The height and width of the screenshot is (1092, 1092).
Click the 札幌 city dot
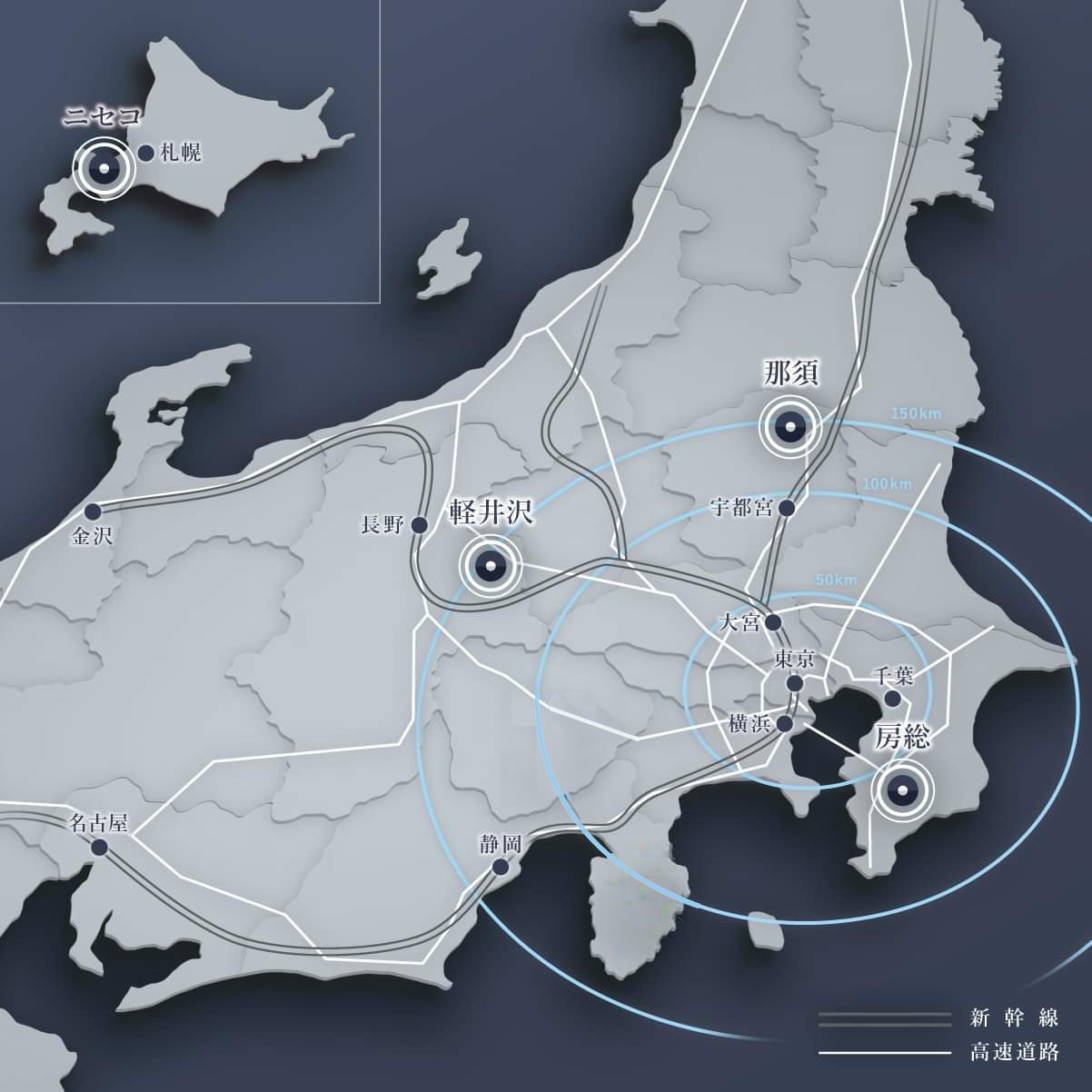point(144,153)
